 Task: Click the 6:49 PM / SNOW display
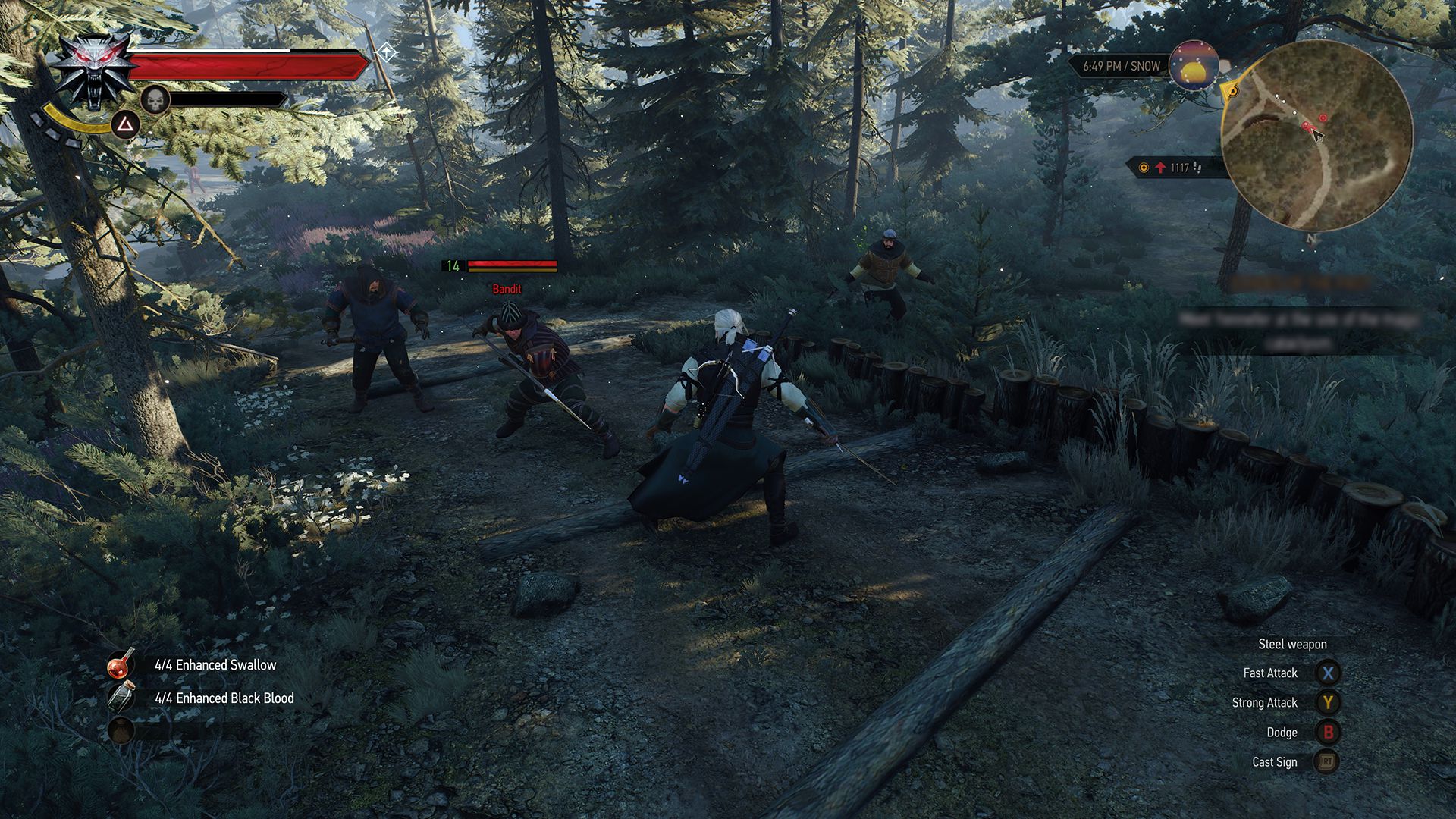1118,66
